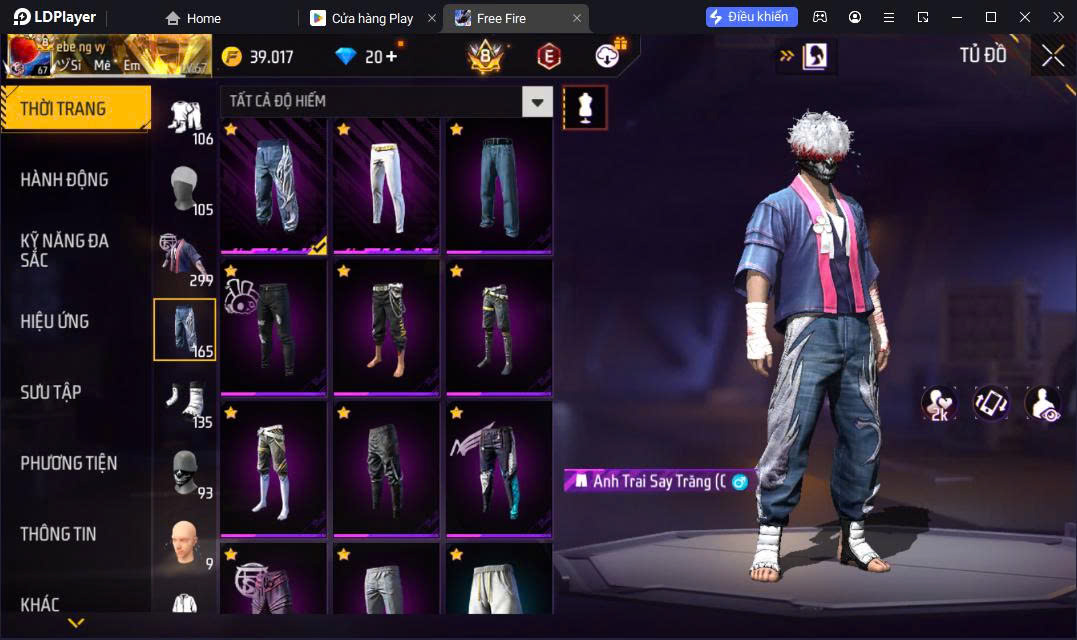Go to the Sưu Tập tab
1077x640 pixels.
tap(51, 392)
